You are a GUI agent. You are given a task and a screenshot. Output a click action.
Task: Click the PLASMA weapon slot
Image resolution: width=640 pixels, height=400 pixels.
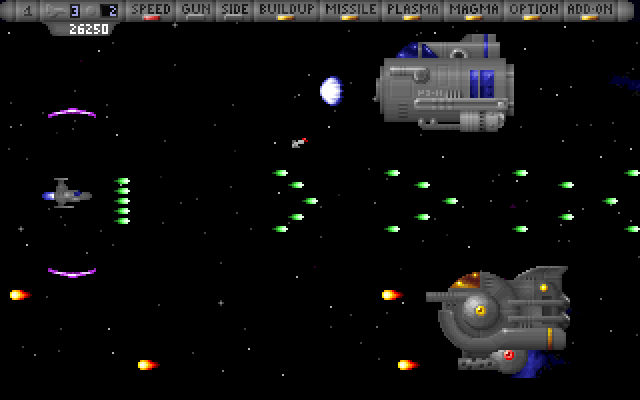click(413, 10)
